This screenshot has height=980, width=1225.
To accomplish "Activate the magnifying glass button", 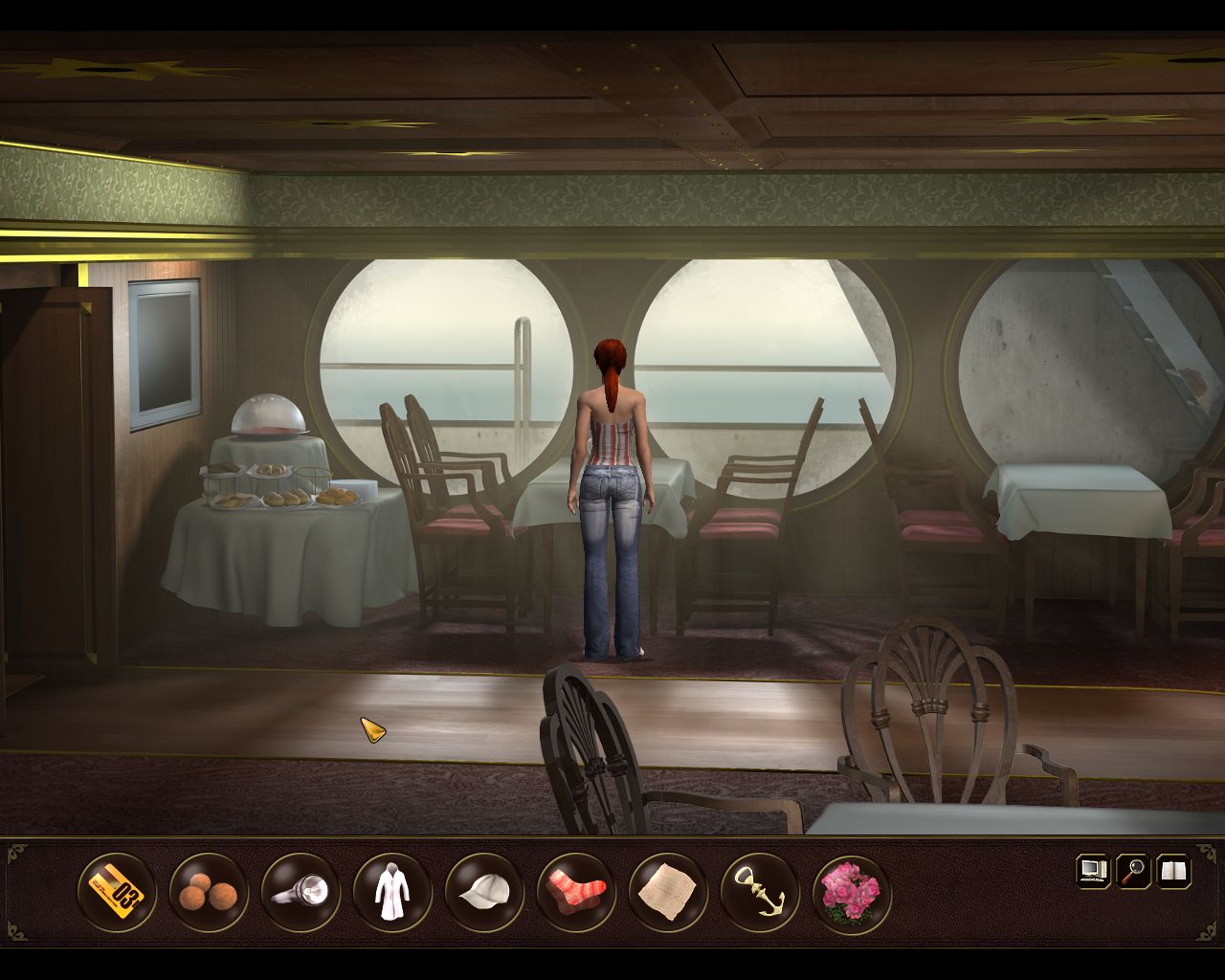I will (x=1133, y=871).
